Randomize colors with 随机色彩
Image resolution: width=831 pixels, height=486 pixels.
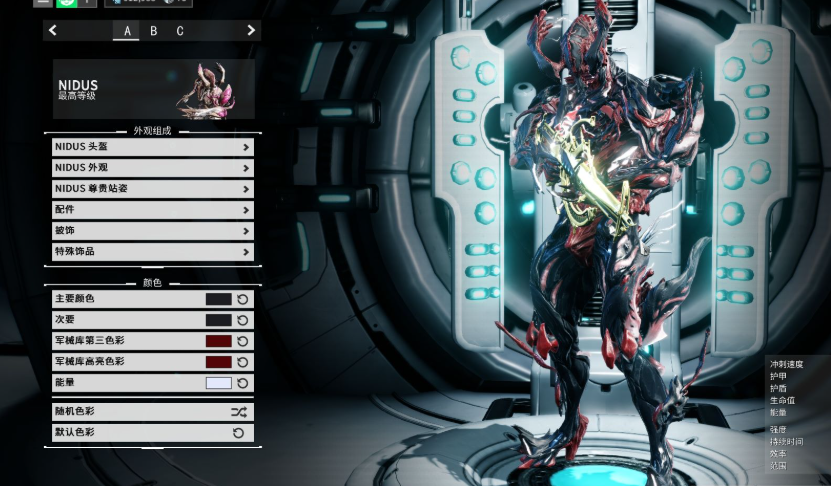(153, 412)
